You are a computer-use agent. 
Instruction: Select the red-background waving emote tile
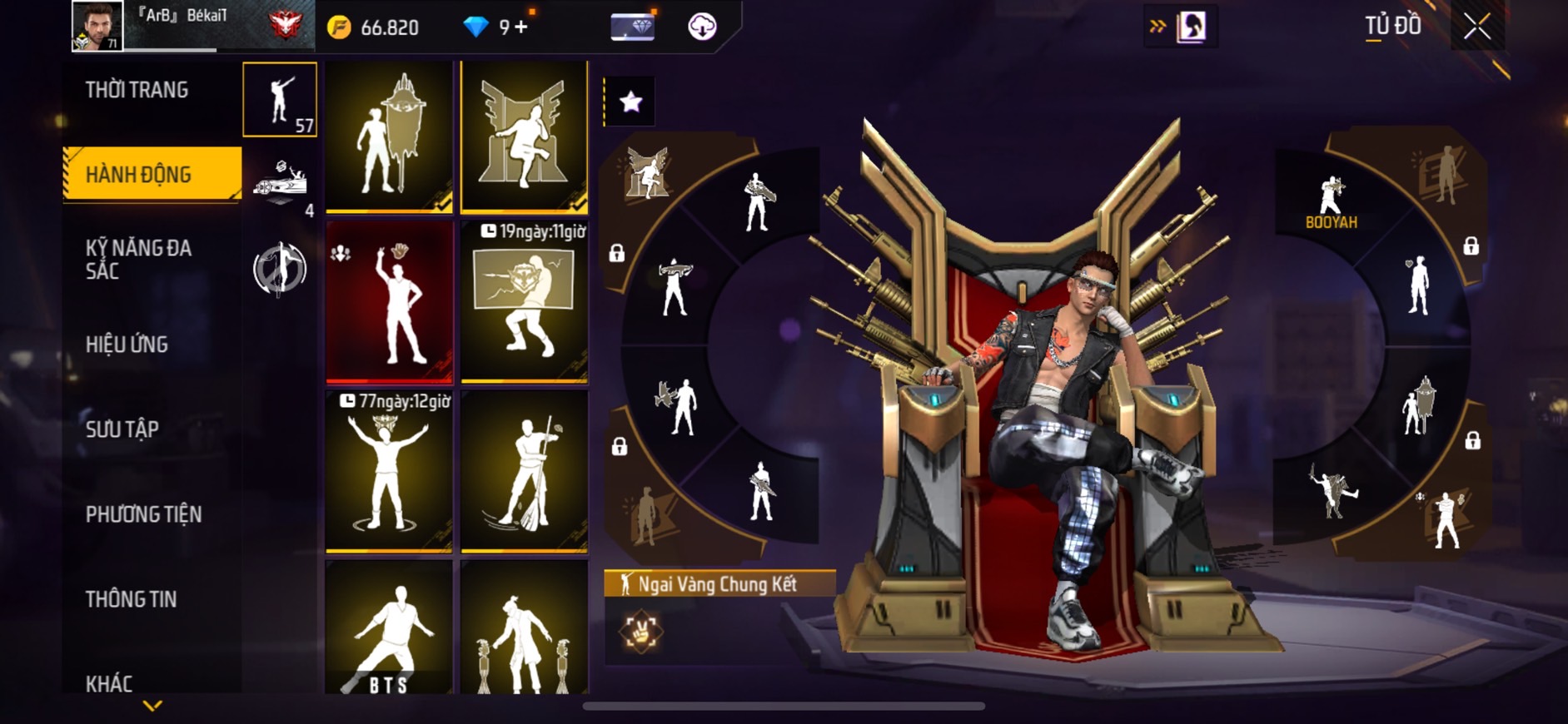click(x=389, y=302)
